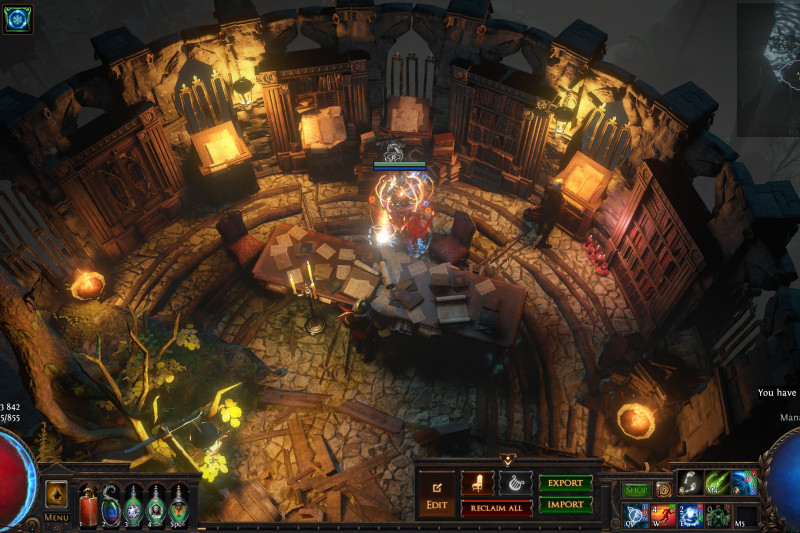800x533 pixels.
Task: Open the game Menu button
Action: (56, 518)
